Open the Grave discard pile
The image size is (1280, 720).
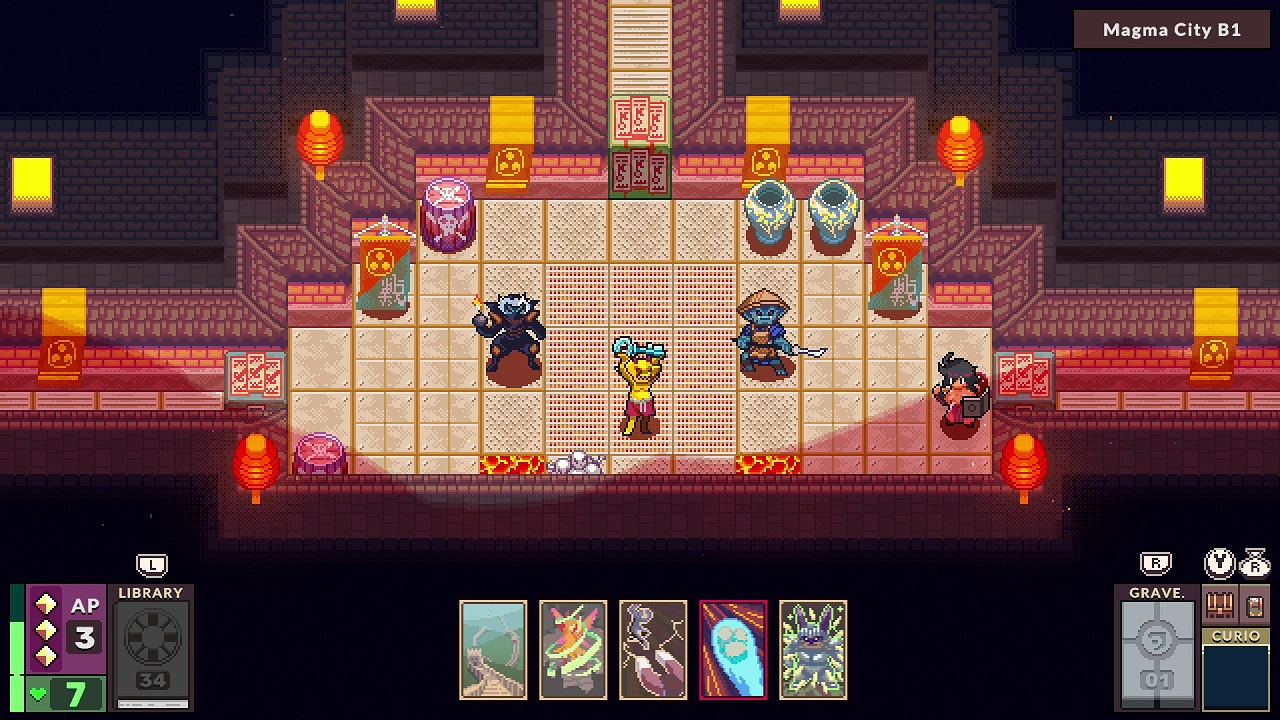point(1157,650)
